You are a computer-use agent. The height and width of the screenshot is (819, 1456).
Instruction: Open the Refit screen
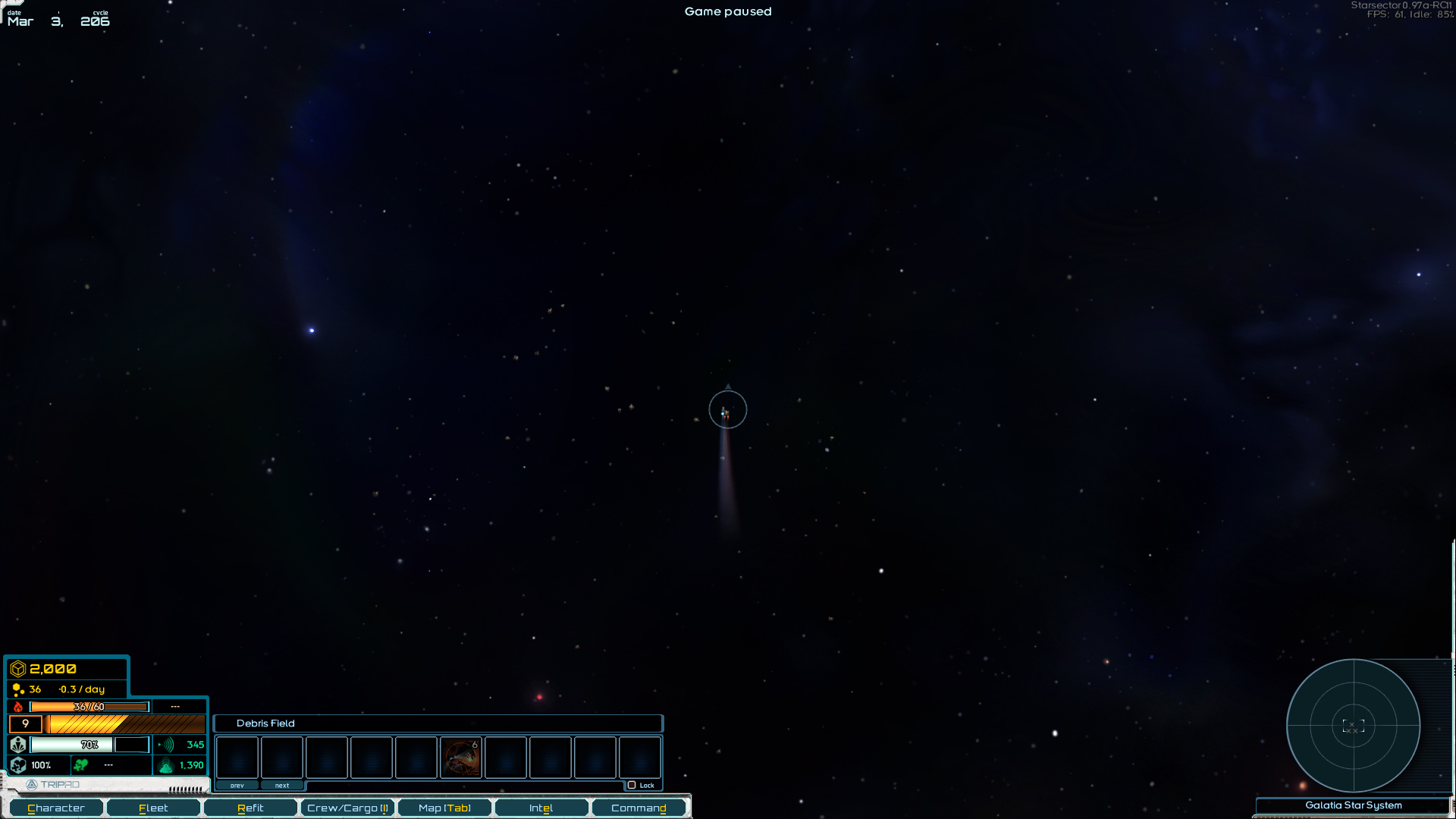pos(250,808)
